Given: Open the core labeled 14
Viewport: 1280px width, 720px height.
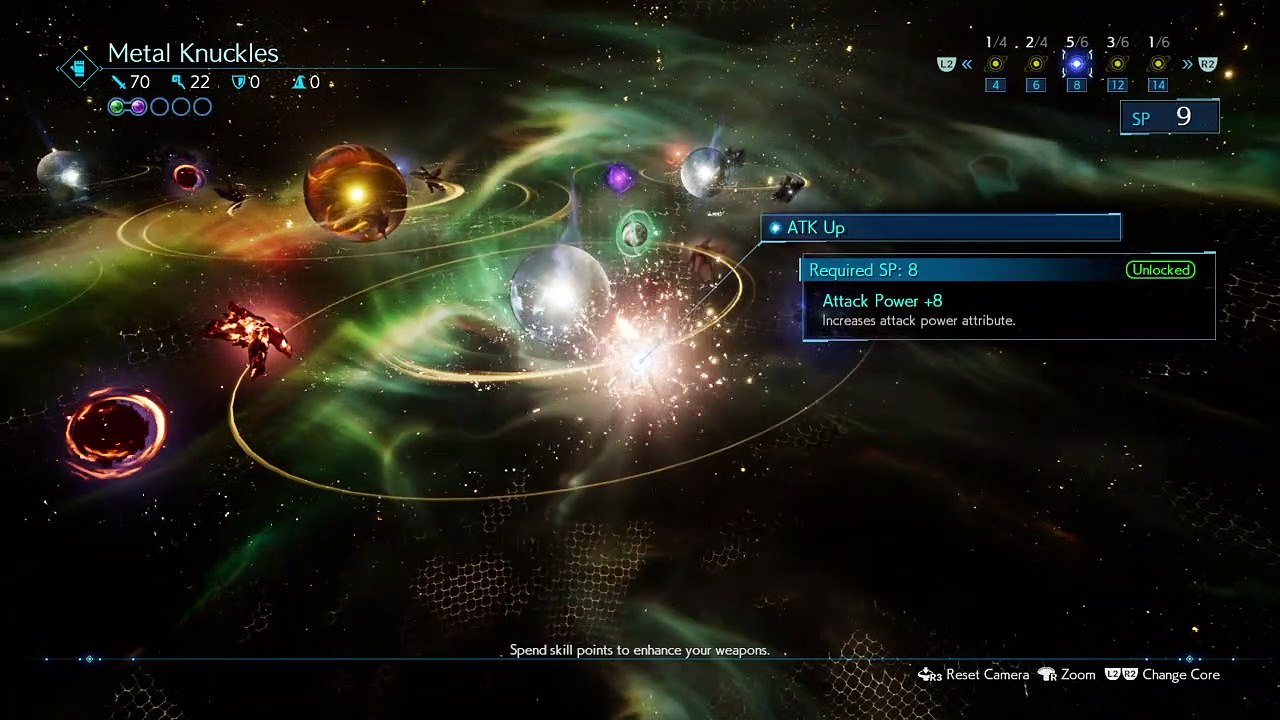Looking at the screenshot, I should point(1157,65).
